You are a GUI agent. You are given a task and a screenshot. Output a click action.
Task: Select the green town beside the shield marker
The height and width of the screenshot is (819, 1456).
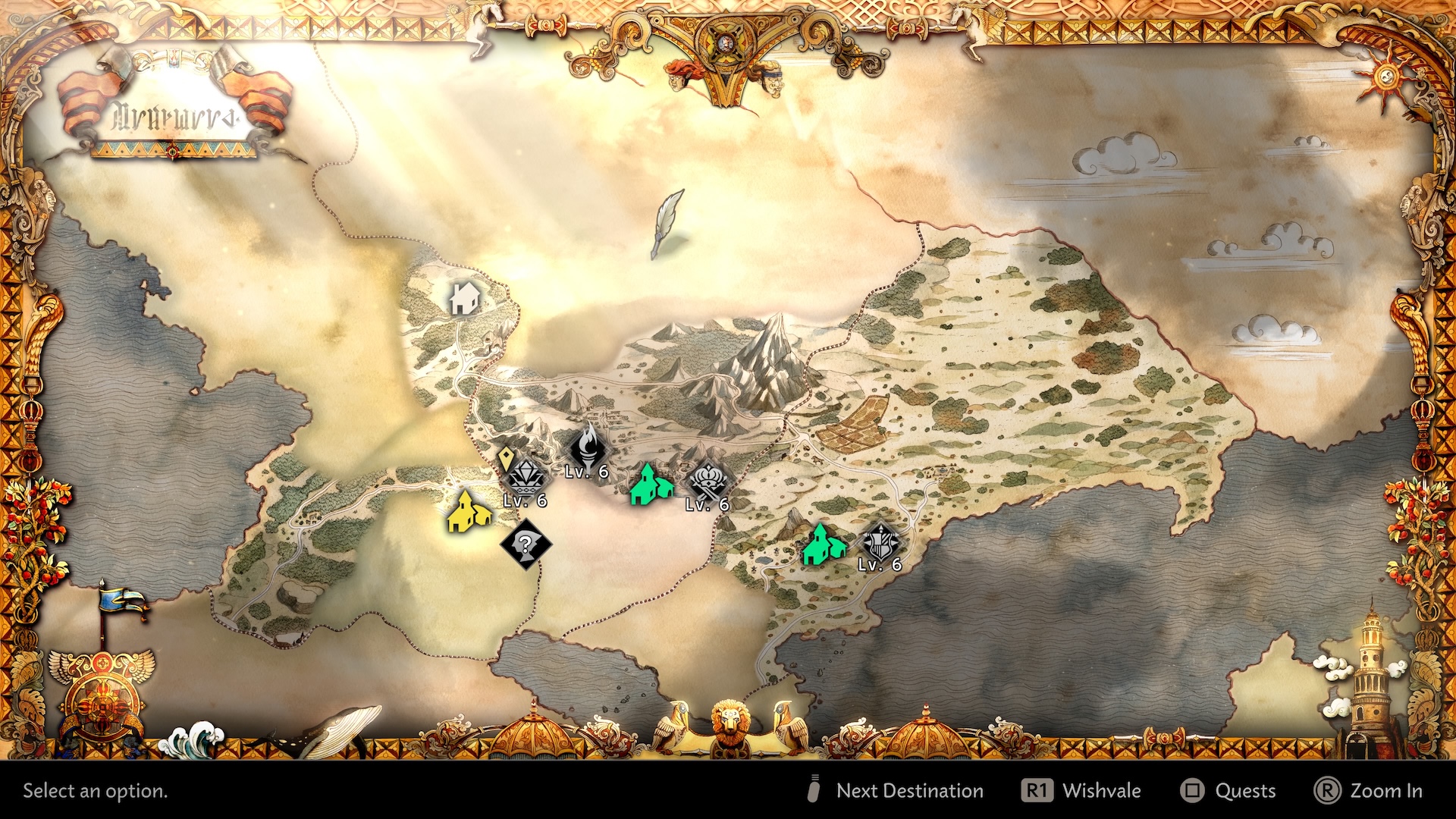click(x=822, y=545)
